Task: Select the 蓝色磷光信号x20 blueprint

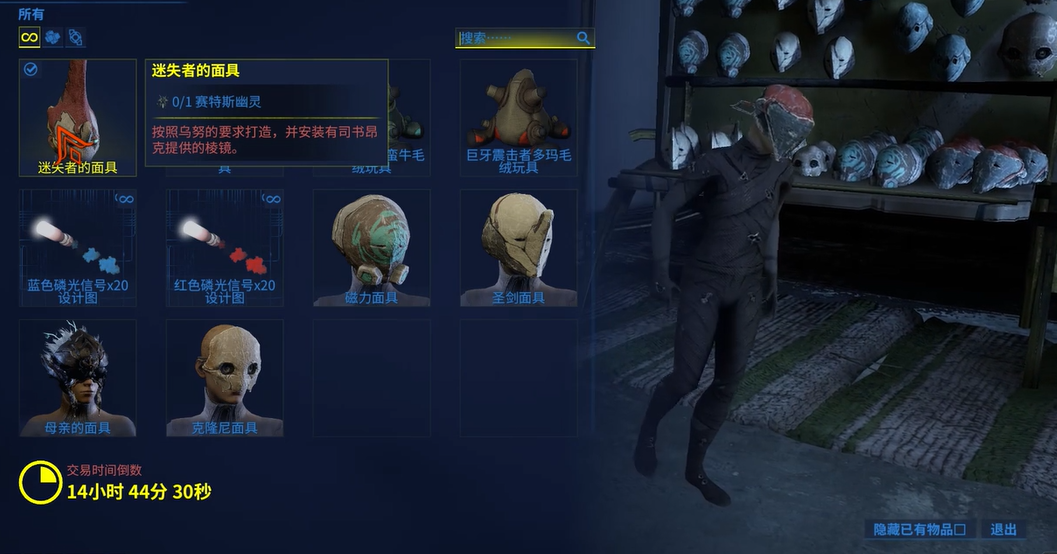Action: (x=77, y=248)
